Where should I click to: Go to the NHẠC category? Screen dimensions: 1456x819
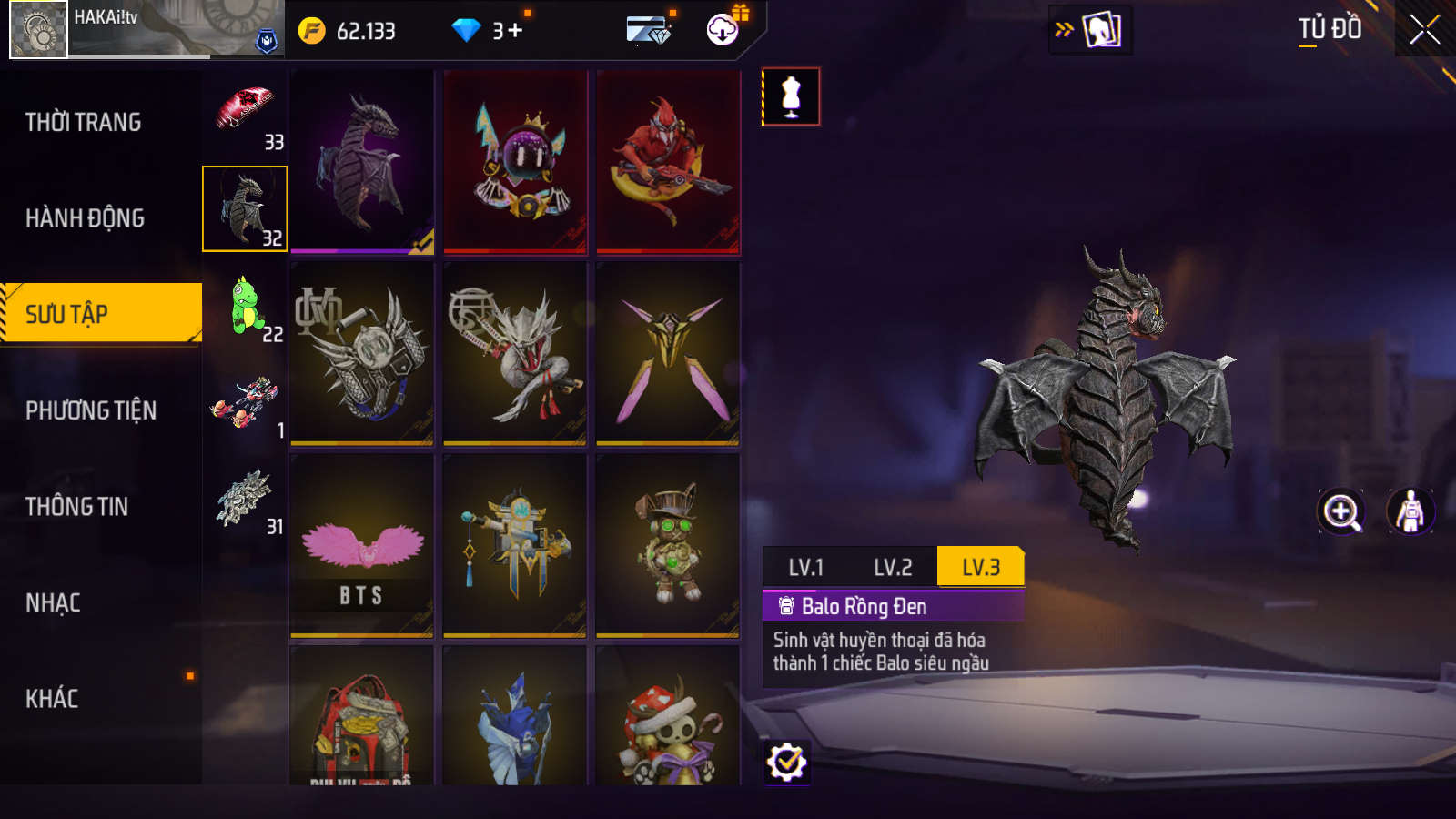click(53, 602)
